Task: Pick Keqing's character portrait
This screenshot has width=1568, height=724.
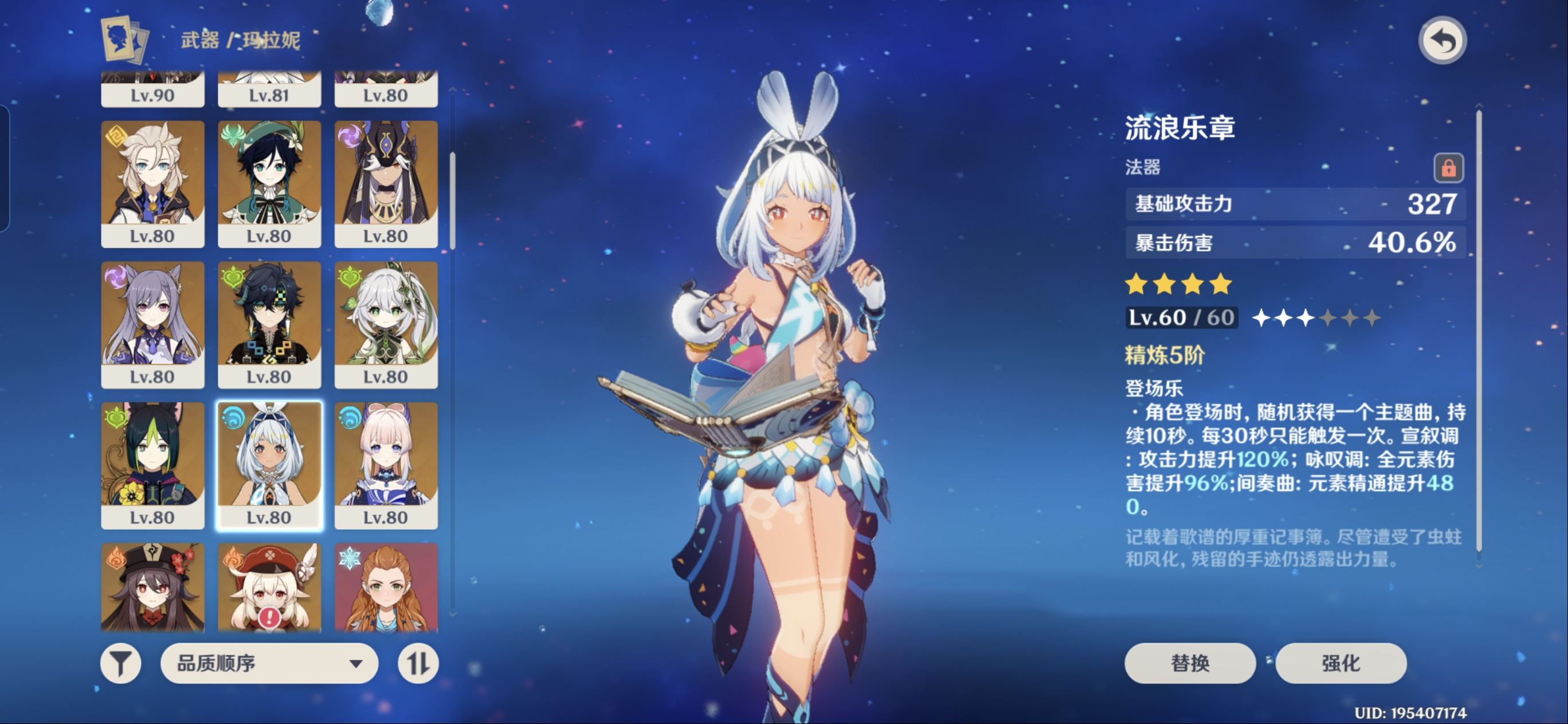Action: click(152, 324)
